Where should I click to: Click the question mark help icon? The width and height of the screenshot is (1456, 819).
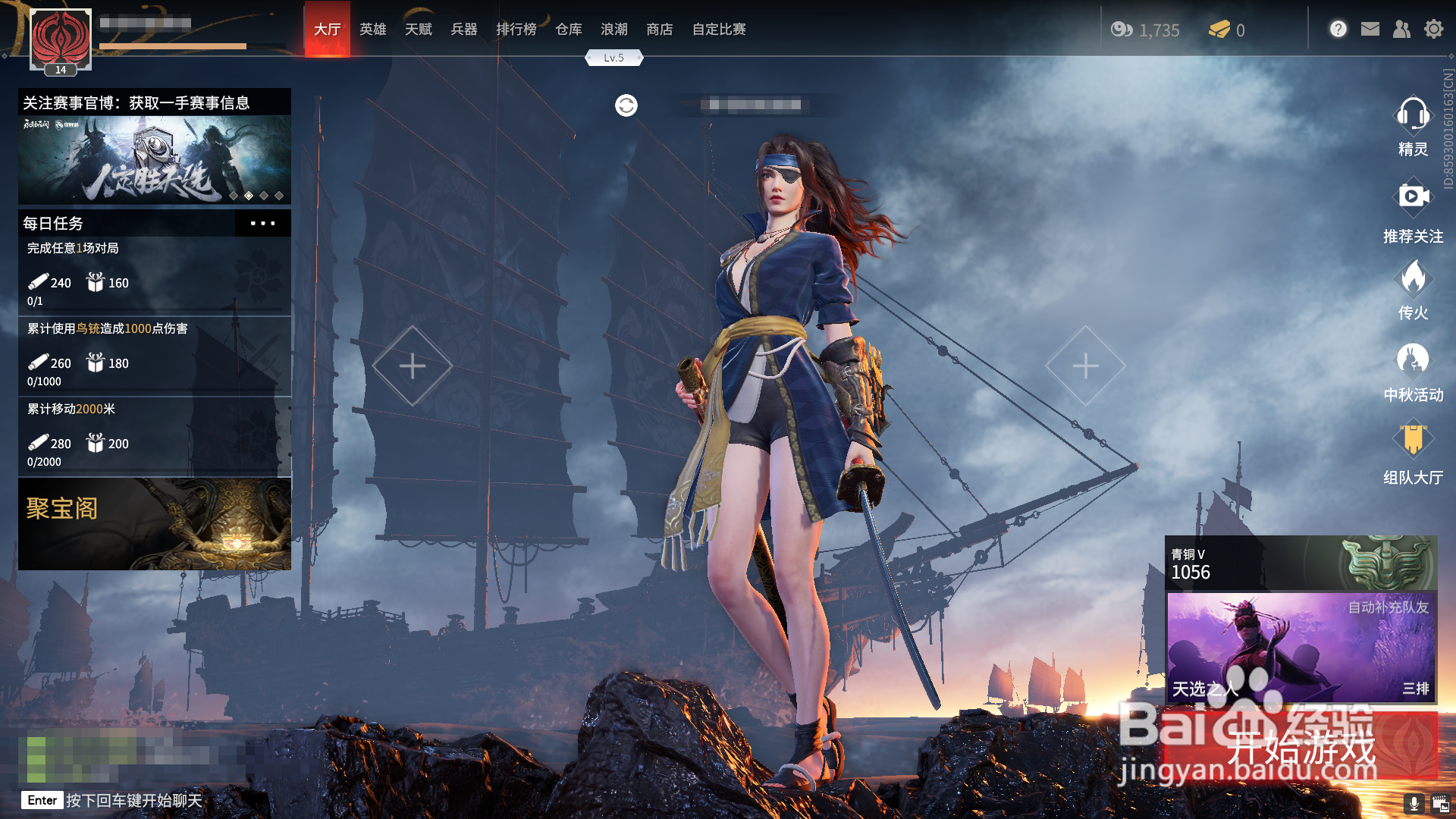pyautogui.click(x=1338, y=30)
